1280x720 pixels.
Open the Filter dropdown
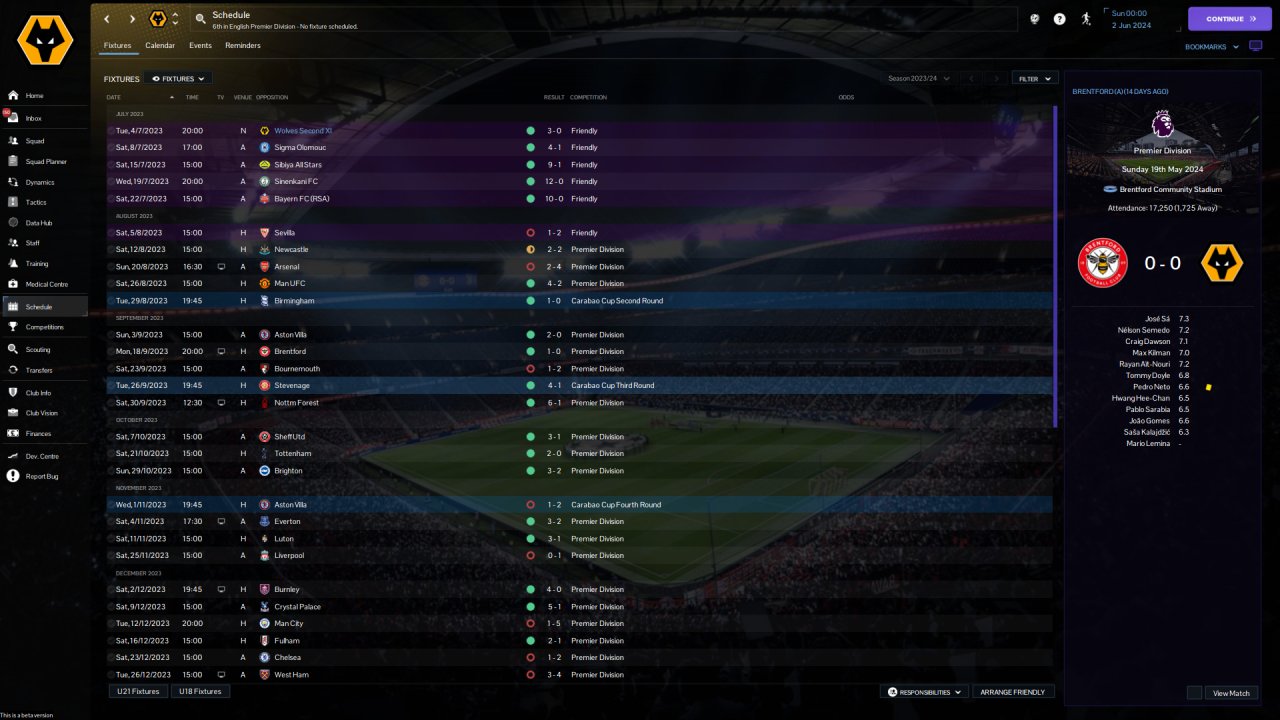pos(1035,78)
